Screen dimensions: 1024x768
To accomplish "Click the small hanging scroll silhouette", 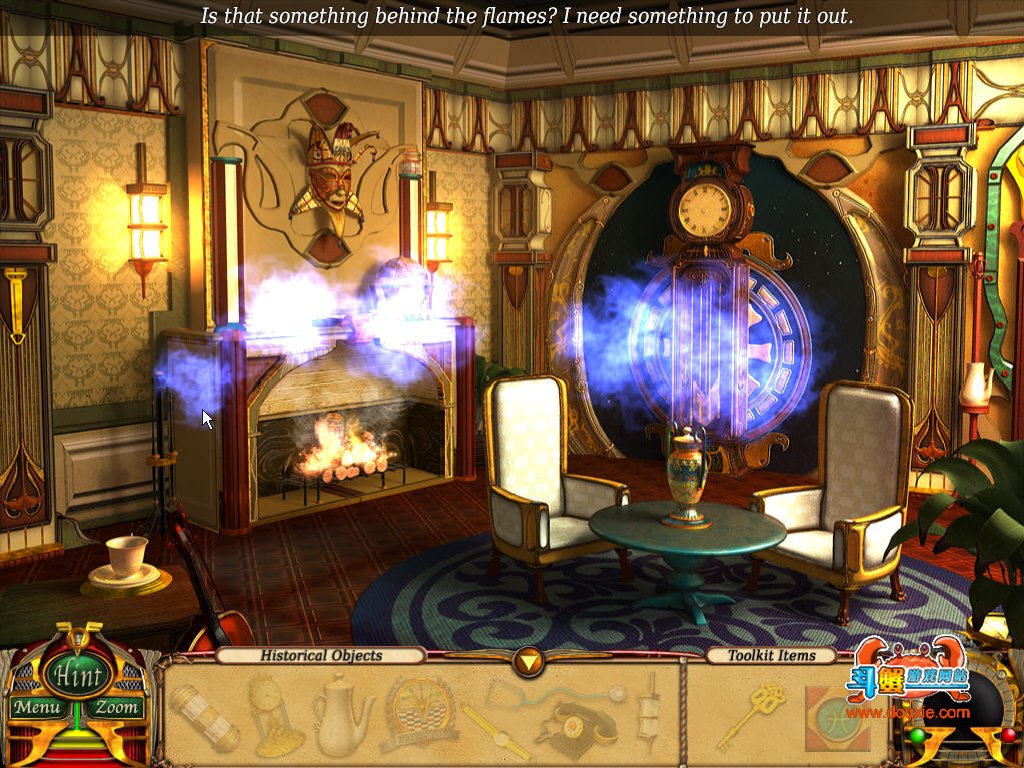I will (x=650, y=716).
